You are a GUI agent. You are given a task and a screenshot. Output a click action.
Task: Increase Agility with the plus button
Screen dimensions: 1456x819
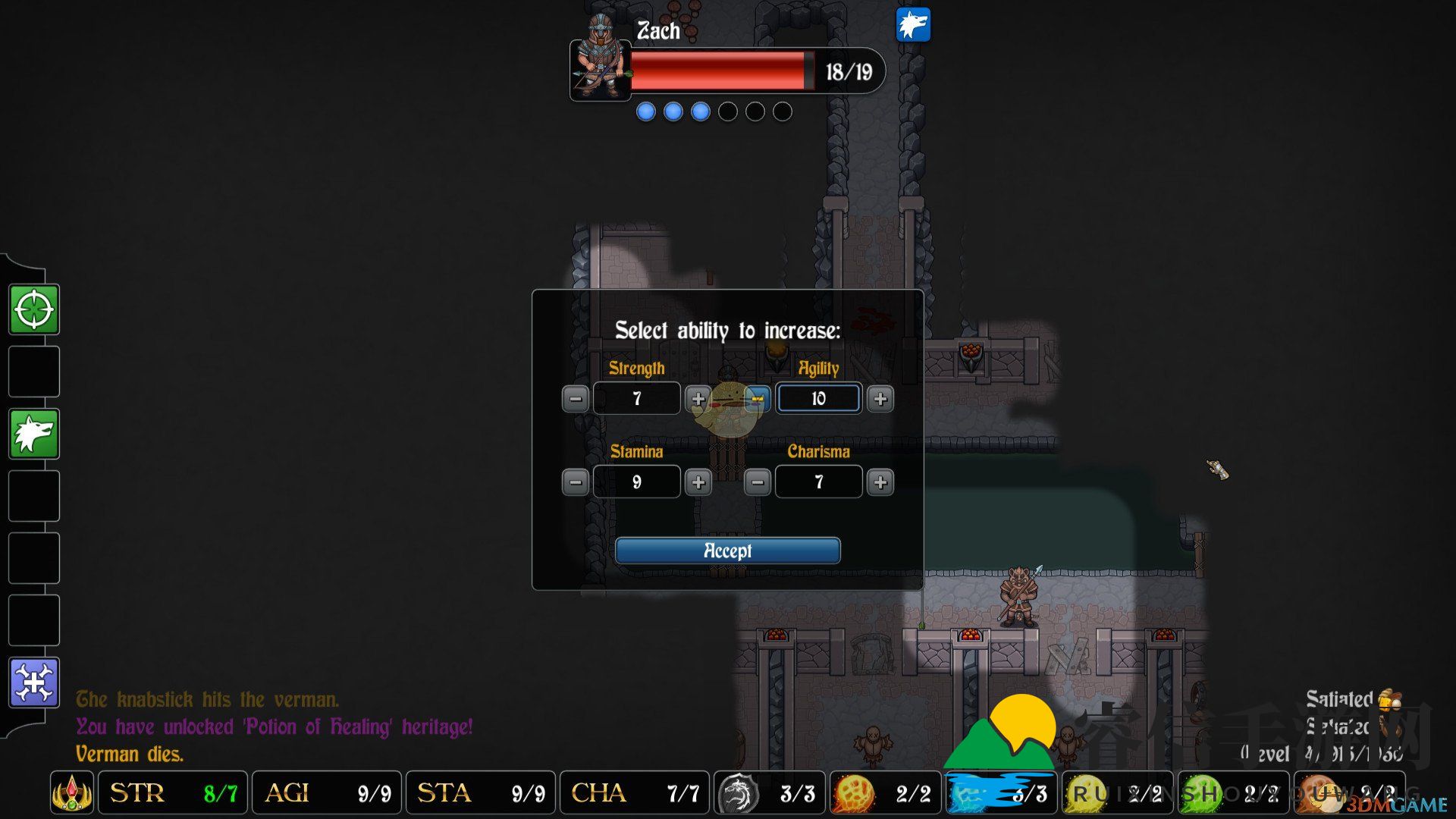(880, 399)
